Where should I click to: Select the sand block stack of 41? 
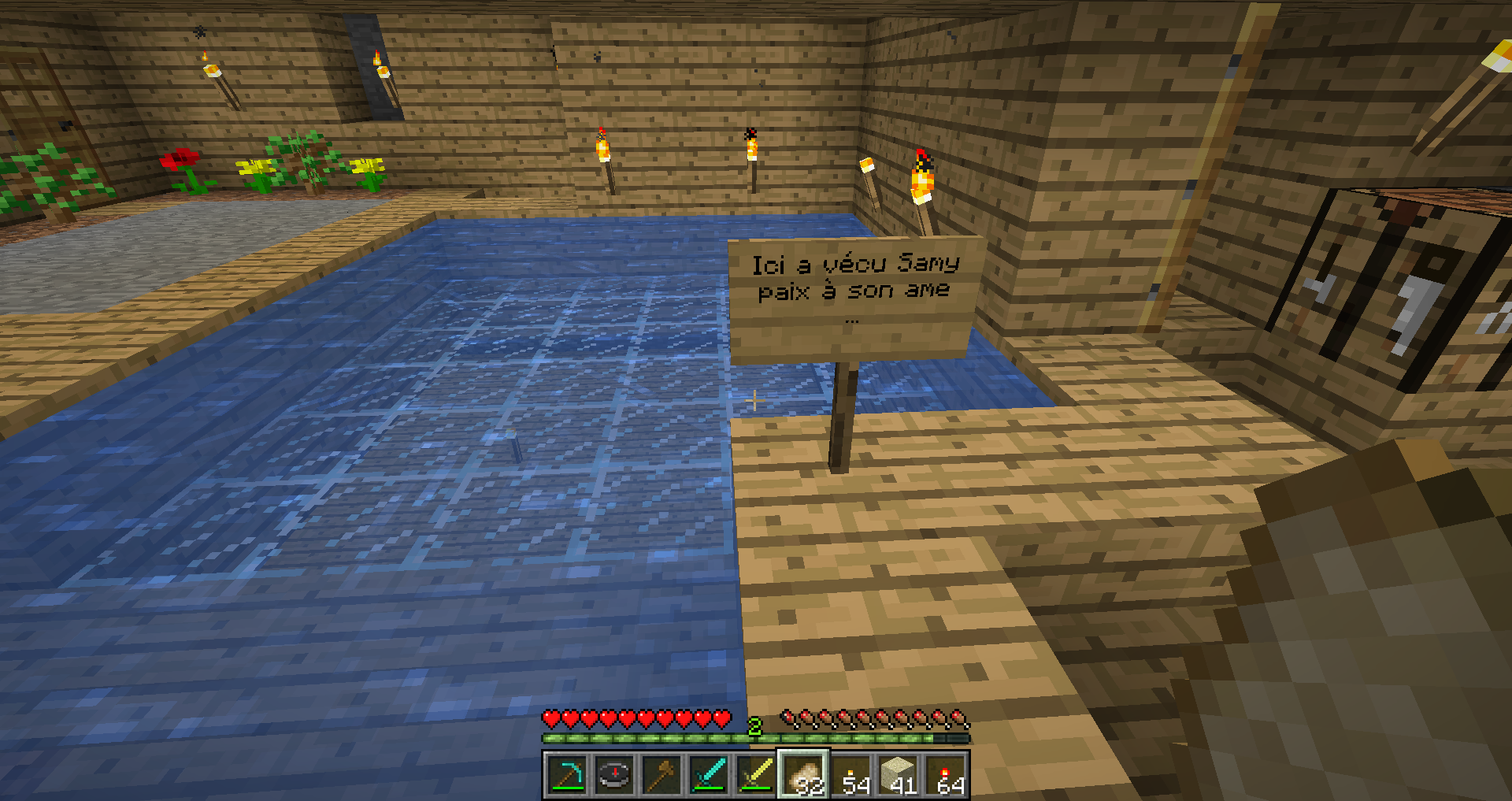tap(899, 775)
